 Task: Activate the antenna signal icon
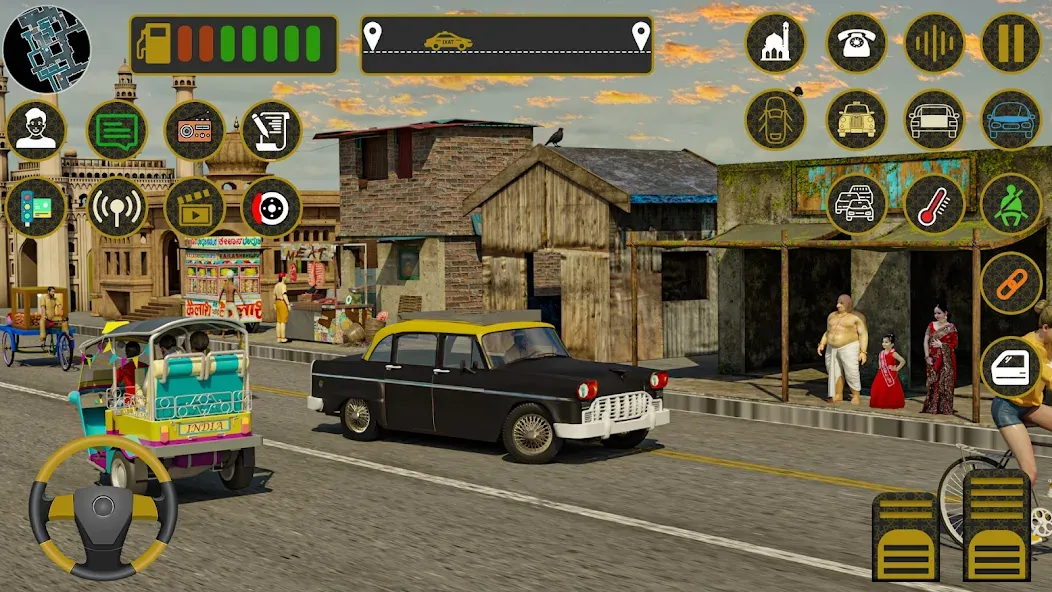coord(116,207)
